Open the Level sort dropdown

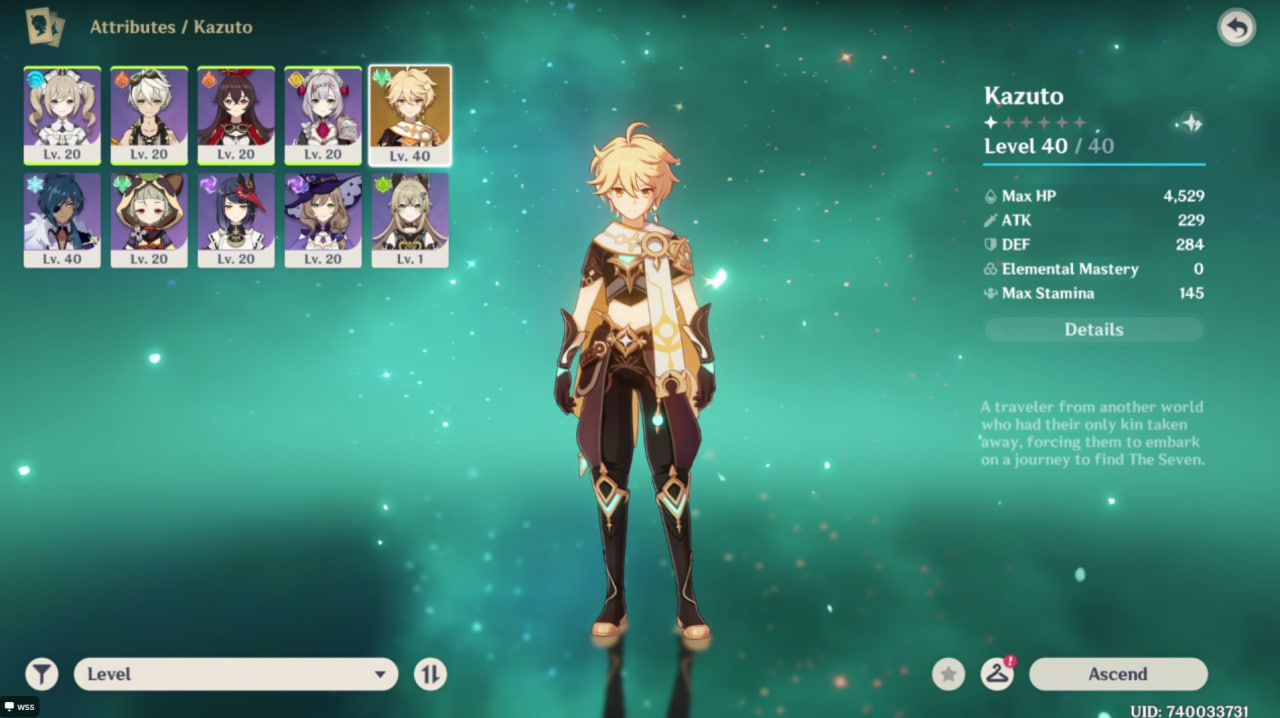(x=236, y=674)
